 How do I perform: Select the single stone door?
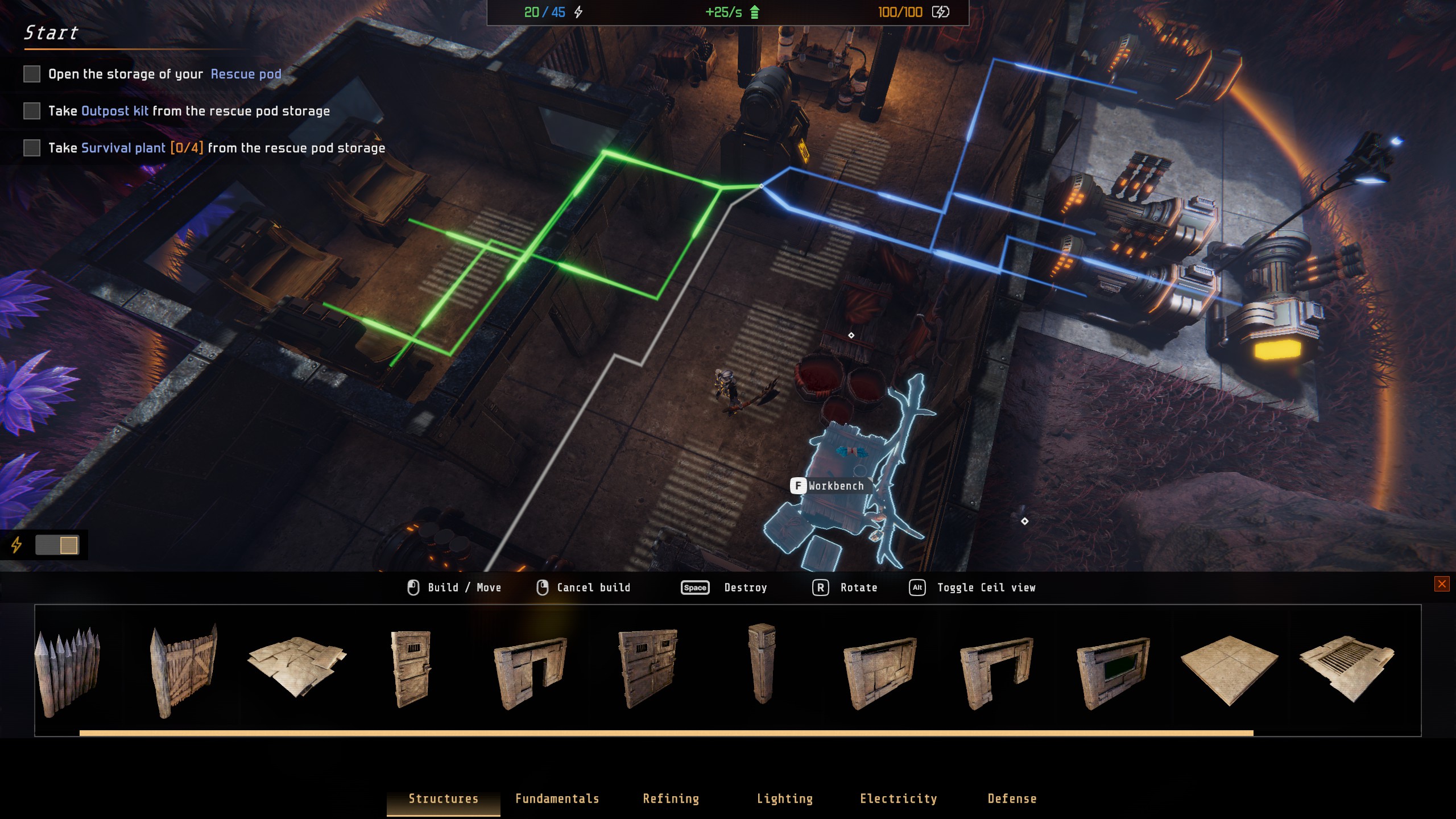pyautogui.click(x=411, y=668)
